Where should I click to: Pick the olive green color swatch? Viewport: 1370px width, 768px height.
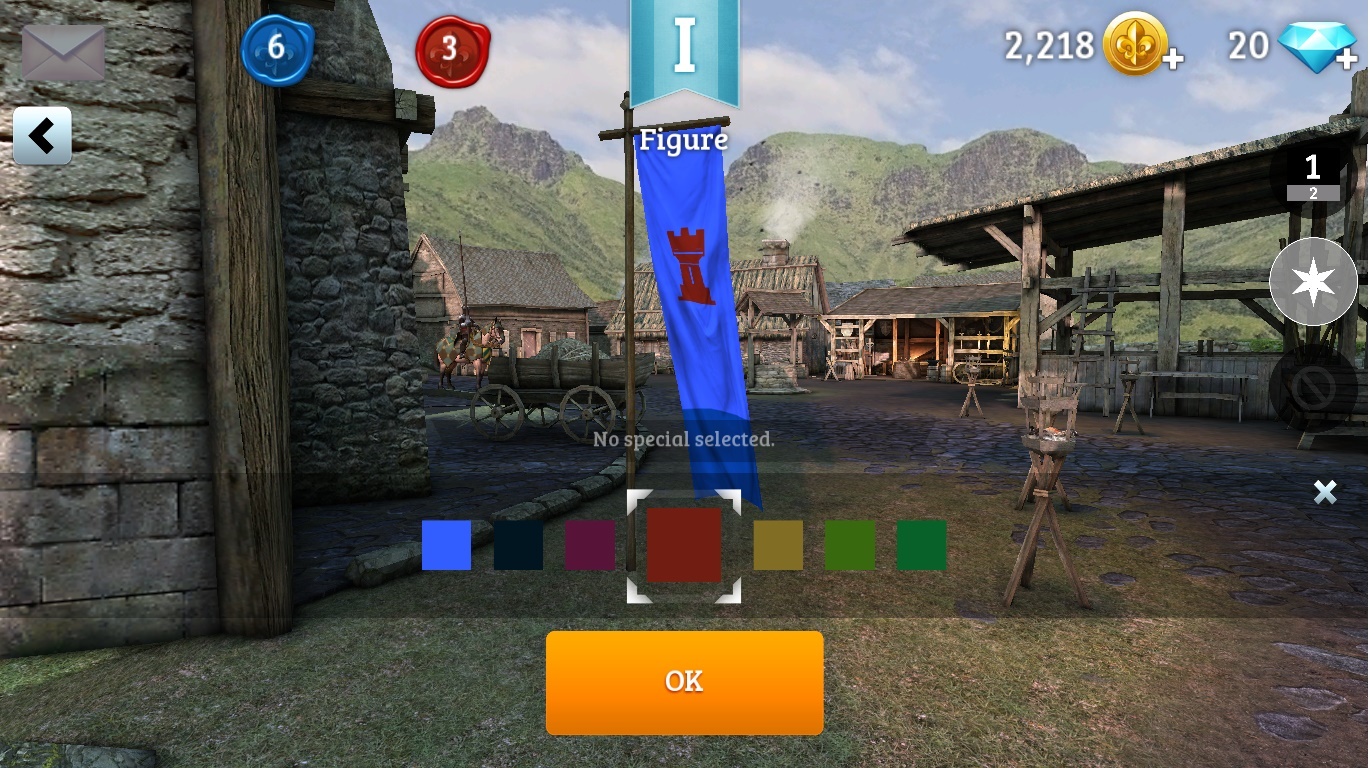click(850, 545)
